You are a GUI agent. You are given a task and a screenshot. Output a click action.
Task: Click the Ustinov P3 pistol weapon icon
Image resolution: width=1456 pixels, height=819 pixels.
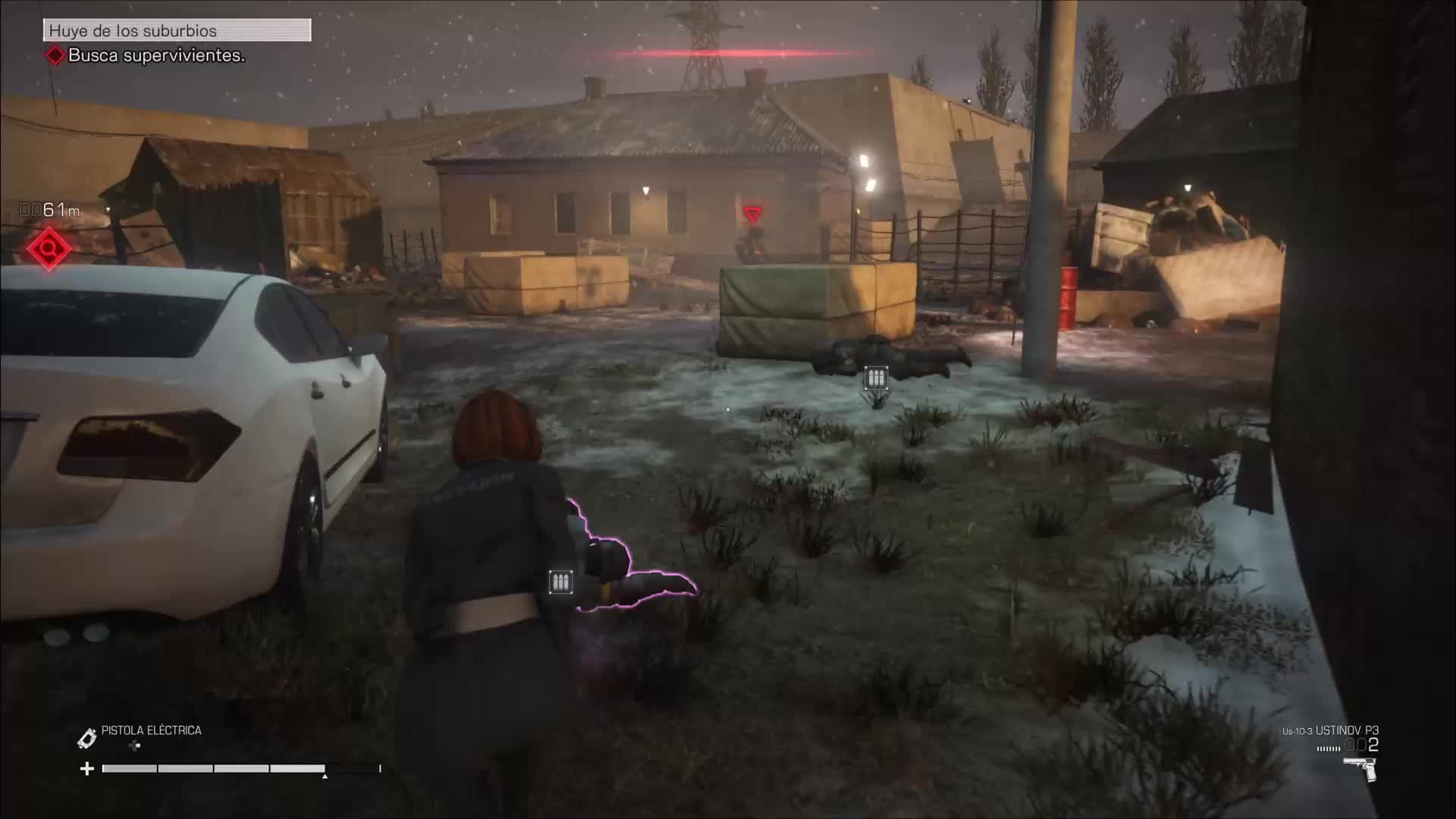1360,767
